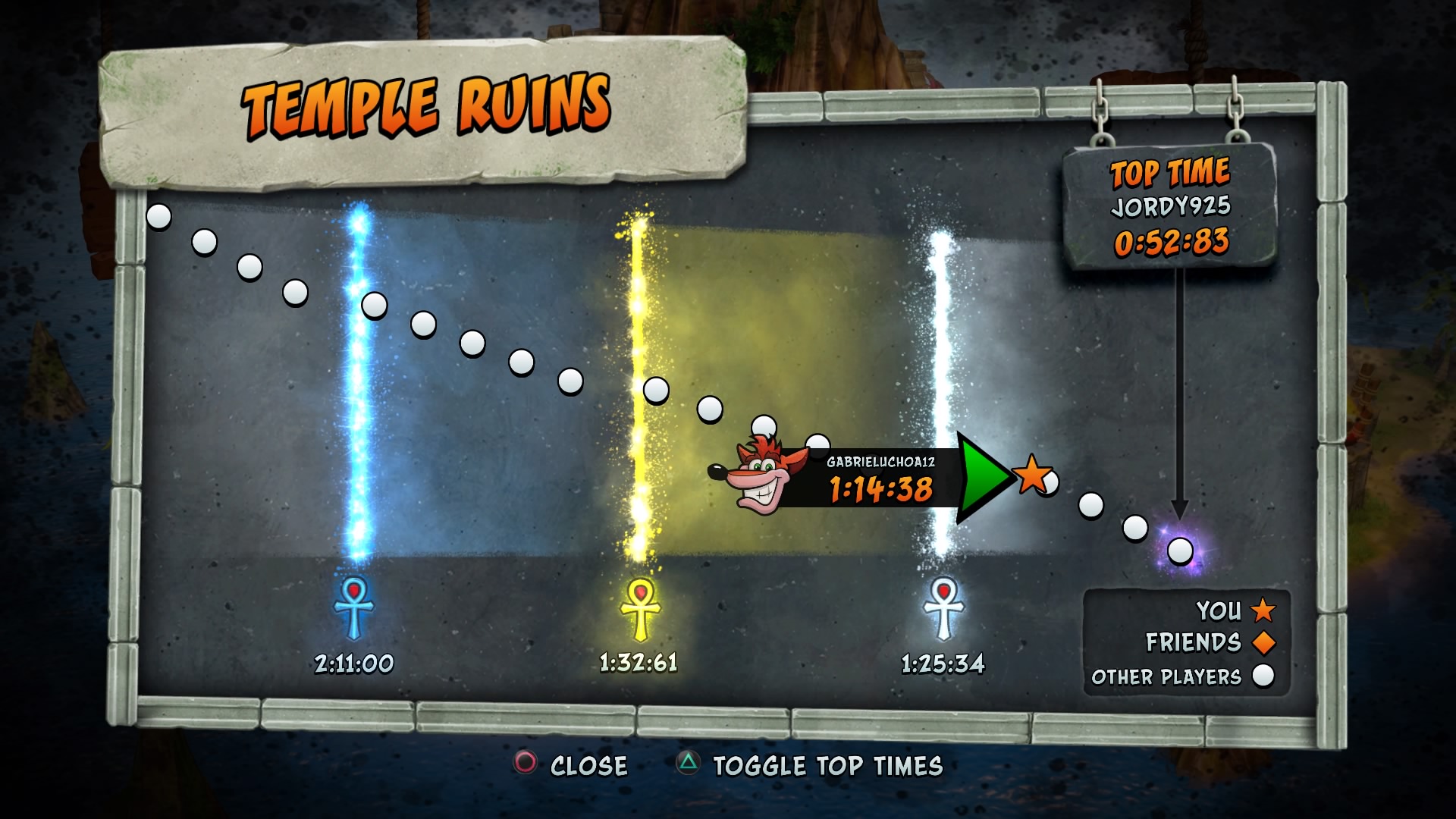Click Crash's face icon on the time banner
This screenshot has width=1456, height=819.
(759, 475)
